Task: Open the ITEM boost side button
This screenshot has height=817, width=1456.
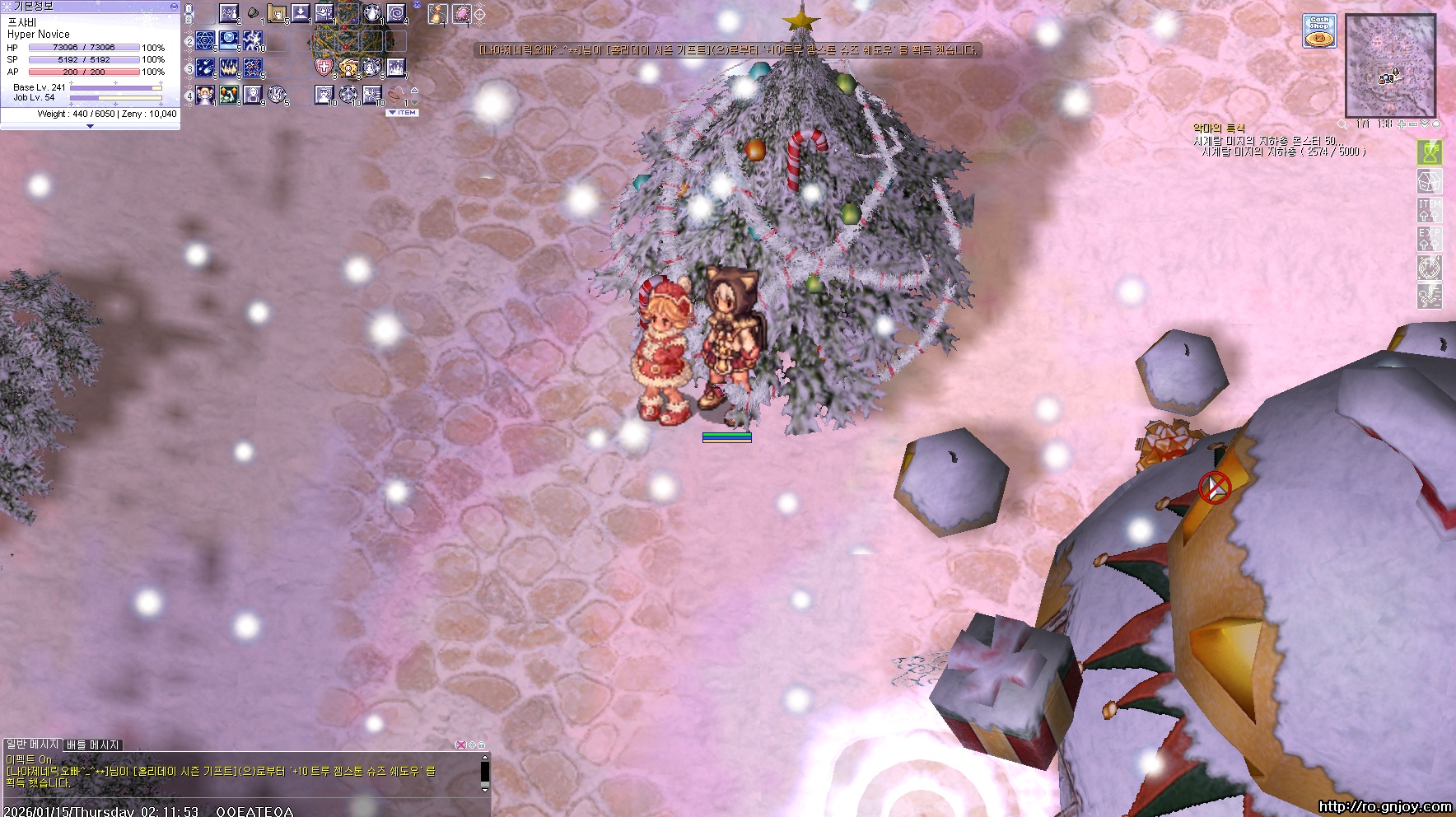Action: click(x=1429, y=209)
